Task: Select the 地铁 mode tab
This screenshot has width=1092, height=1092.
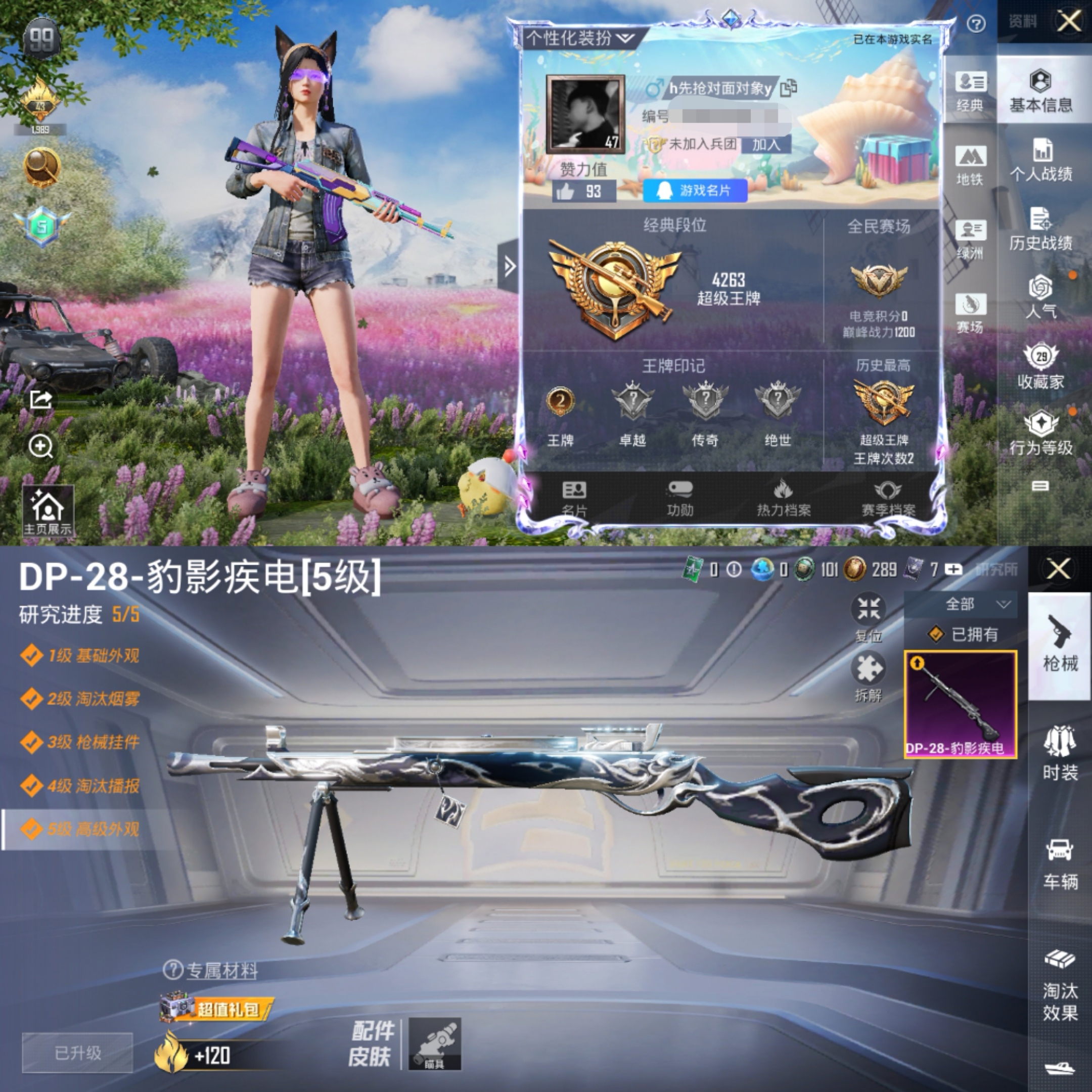Action: [x=970, y=165]
